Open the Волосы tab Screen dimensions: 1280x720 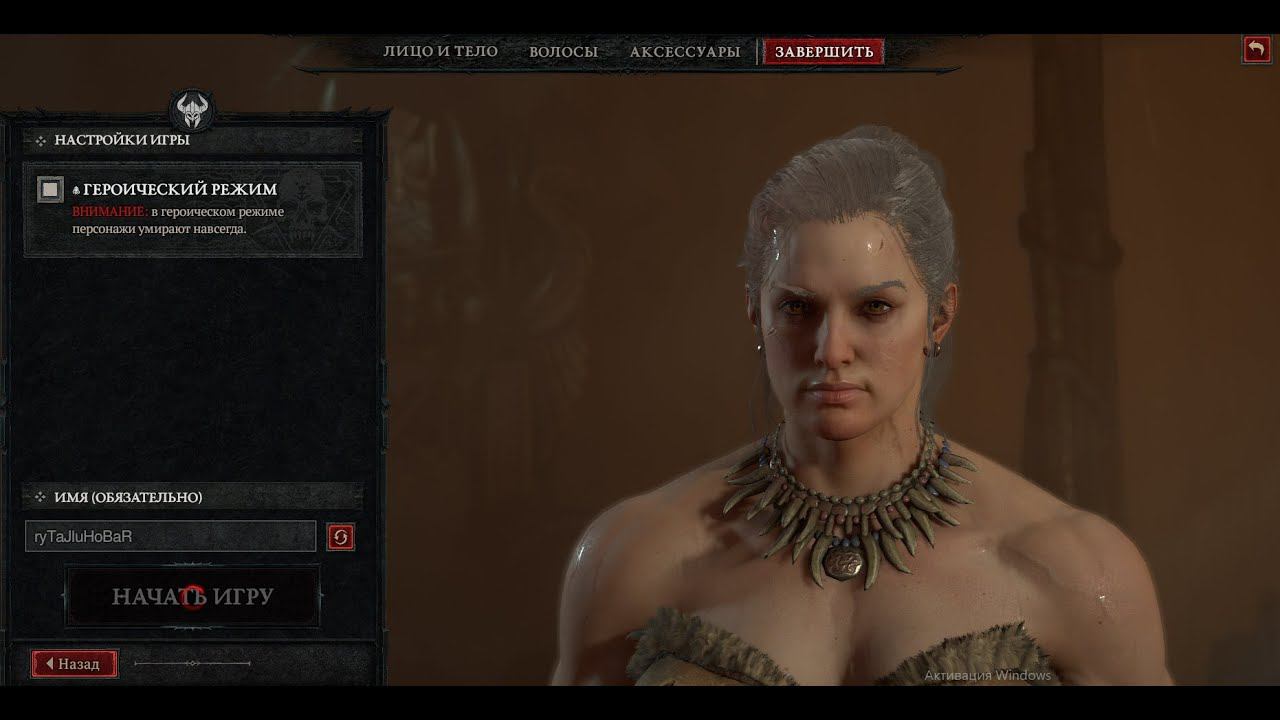point(563,52)
